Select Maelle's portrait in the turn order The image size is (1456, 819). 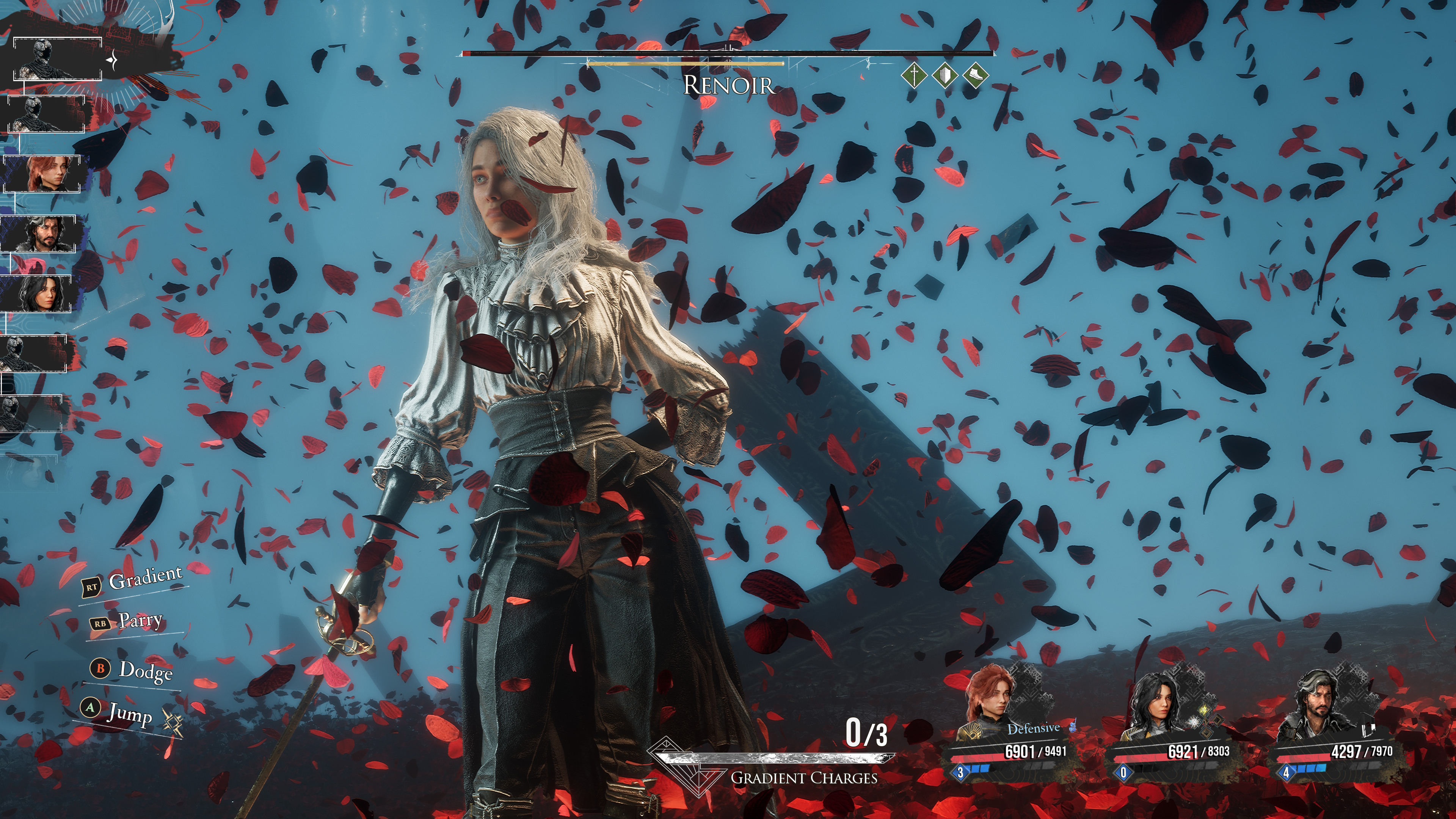tap(43, 174)
